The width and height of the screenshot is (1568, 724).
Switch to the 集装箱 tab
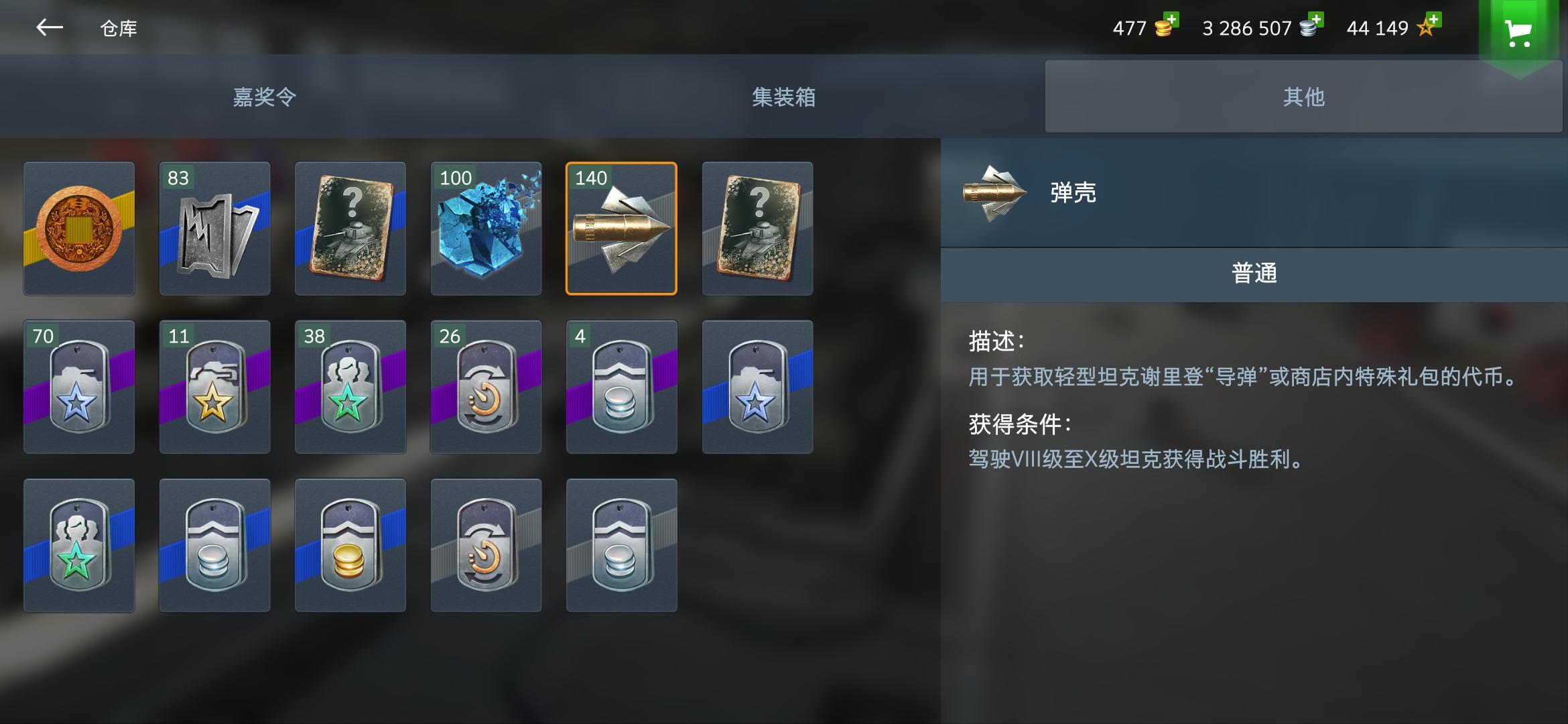pyautogui.click(x=783, y=96)
